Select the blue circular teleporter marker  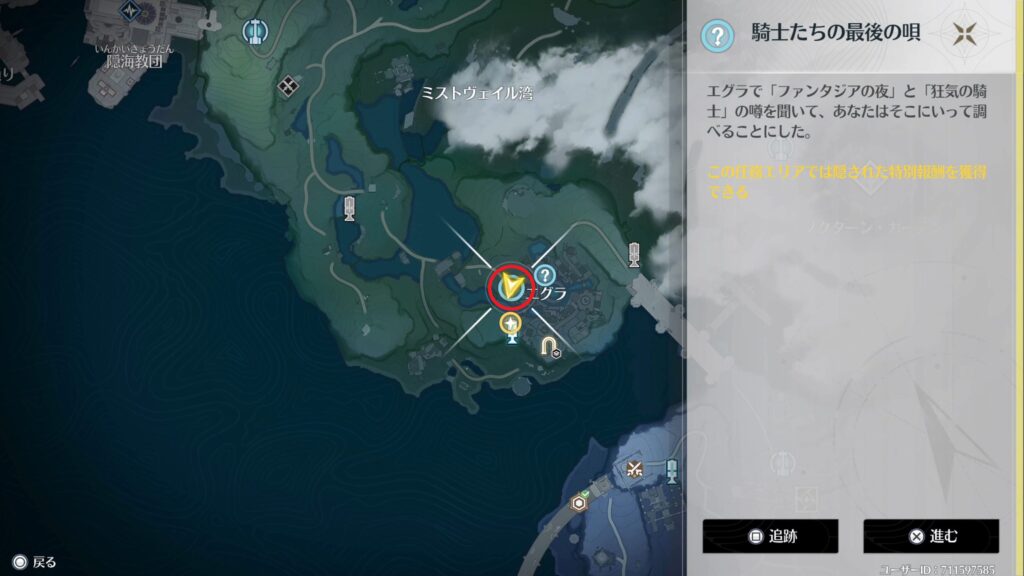[x=255, y=30]
